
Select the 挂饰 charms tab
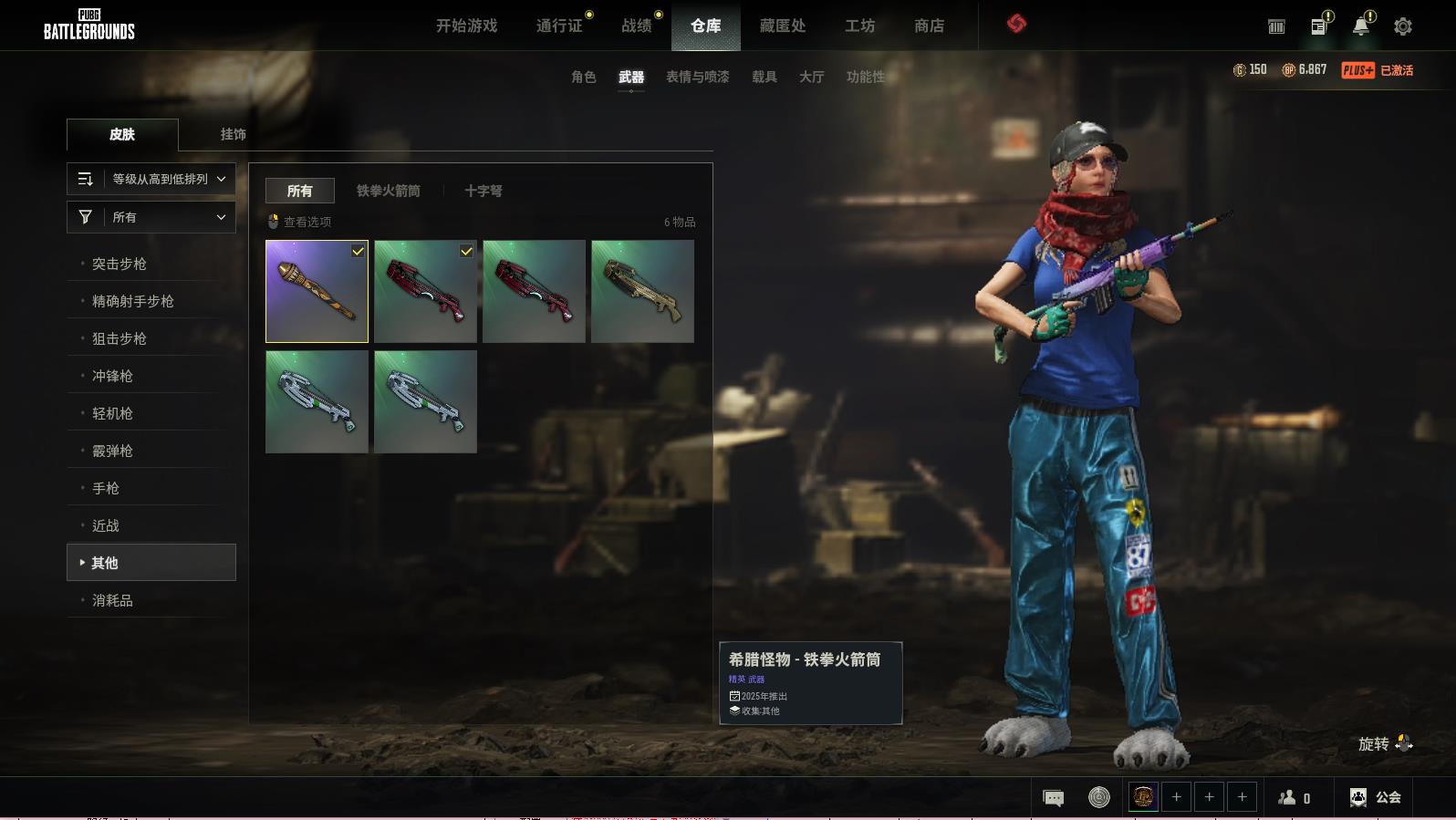pos(233,134)
